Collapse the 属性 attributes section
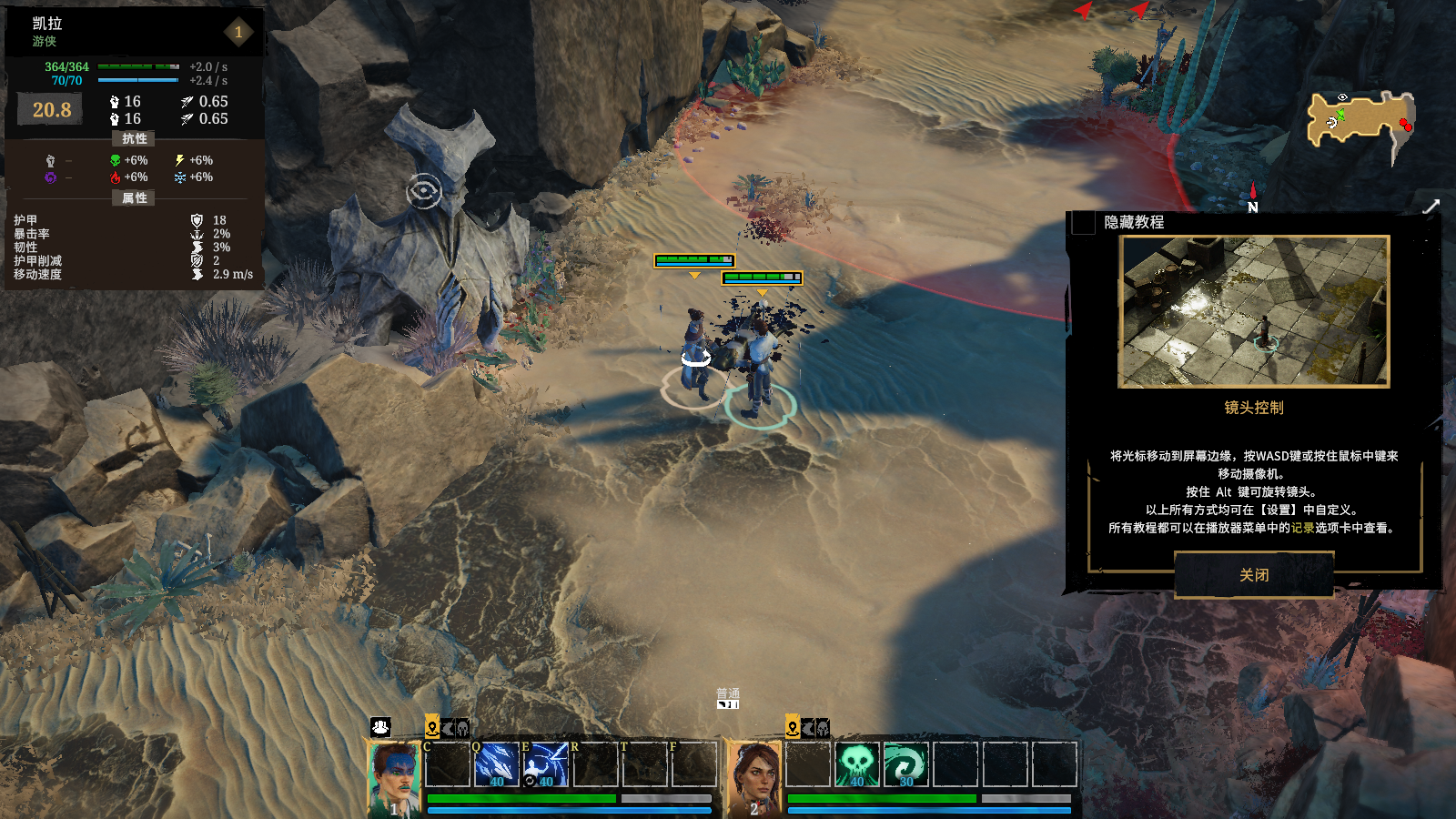 click(x=135, y=198)
